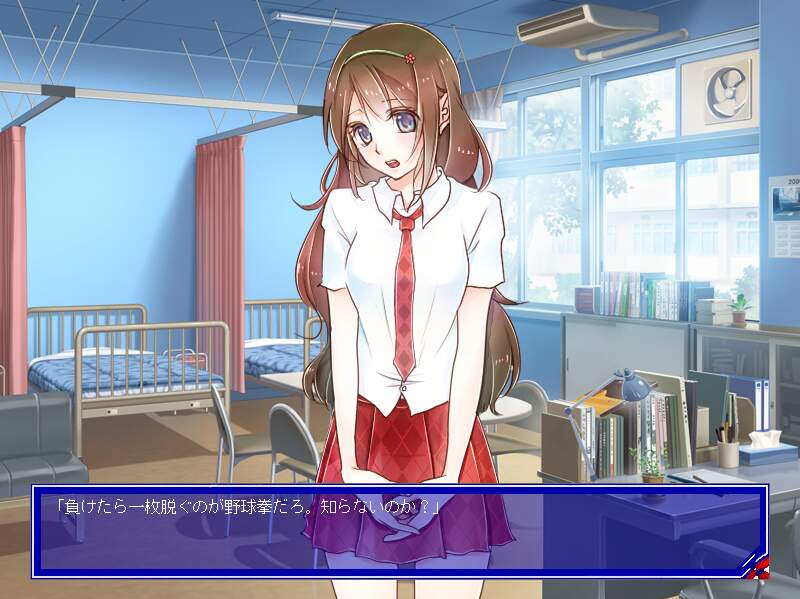Viewport: 800px width, 599px height.
Task: Click the red continue arrow indicator
Action: click(755, 567)
